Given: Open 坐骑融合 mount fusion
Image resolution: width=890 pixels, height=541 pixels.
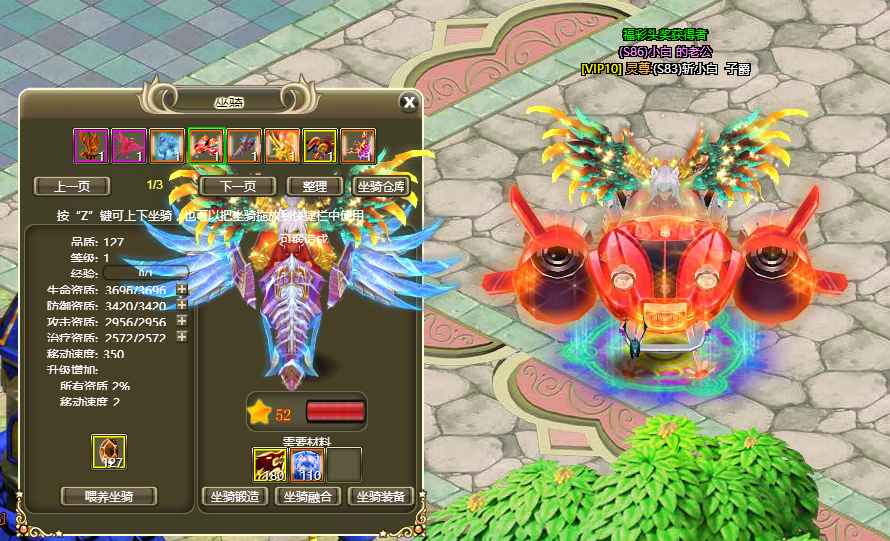Looking at the screenshot, I should click(308, 496).
